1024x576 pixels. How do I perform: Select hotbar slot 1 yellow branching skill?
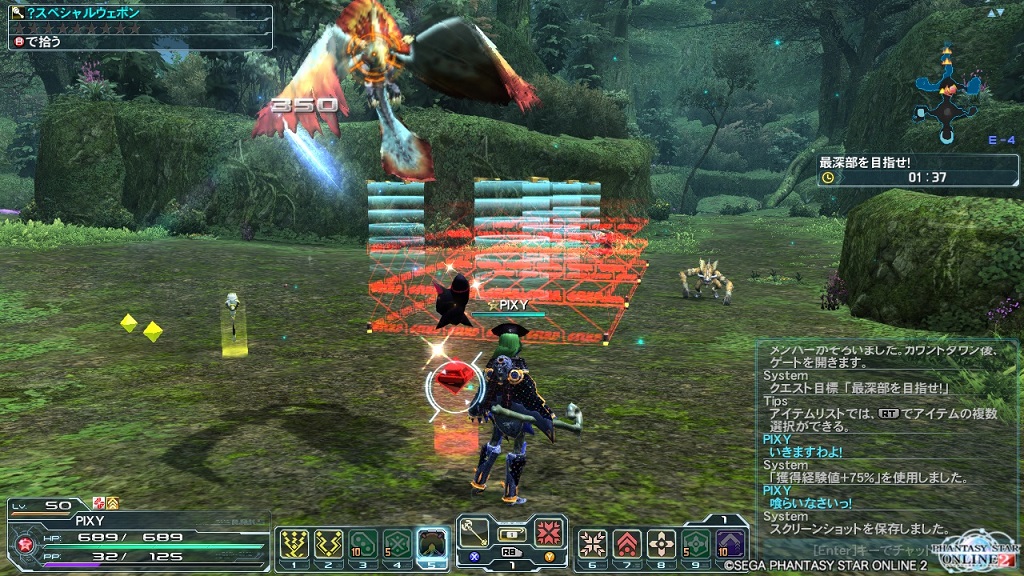click(x=294, y=544)
